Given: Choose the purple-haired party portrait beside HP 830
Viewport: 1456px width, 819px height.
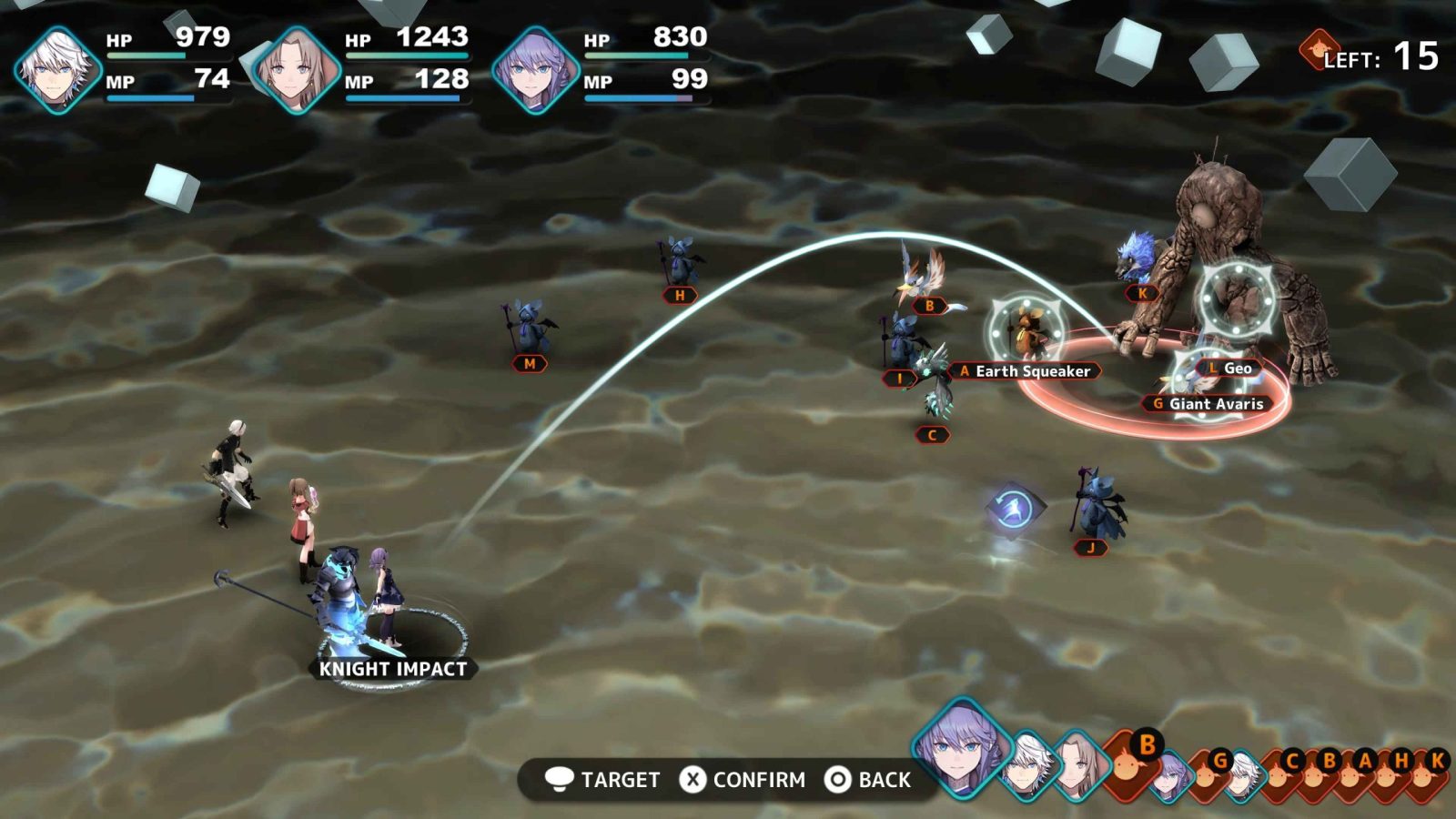Looking at the screenshot, I should (535, 70).
